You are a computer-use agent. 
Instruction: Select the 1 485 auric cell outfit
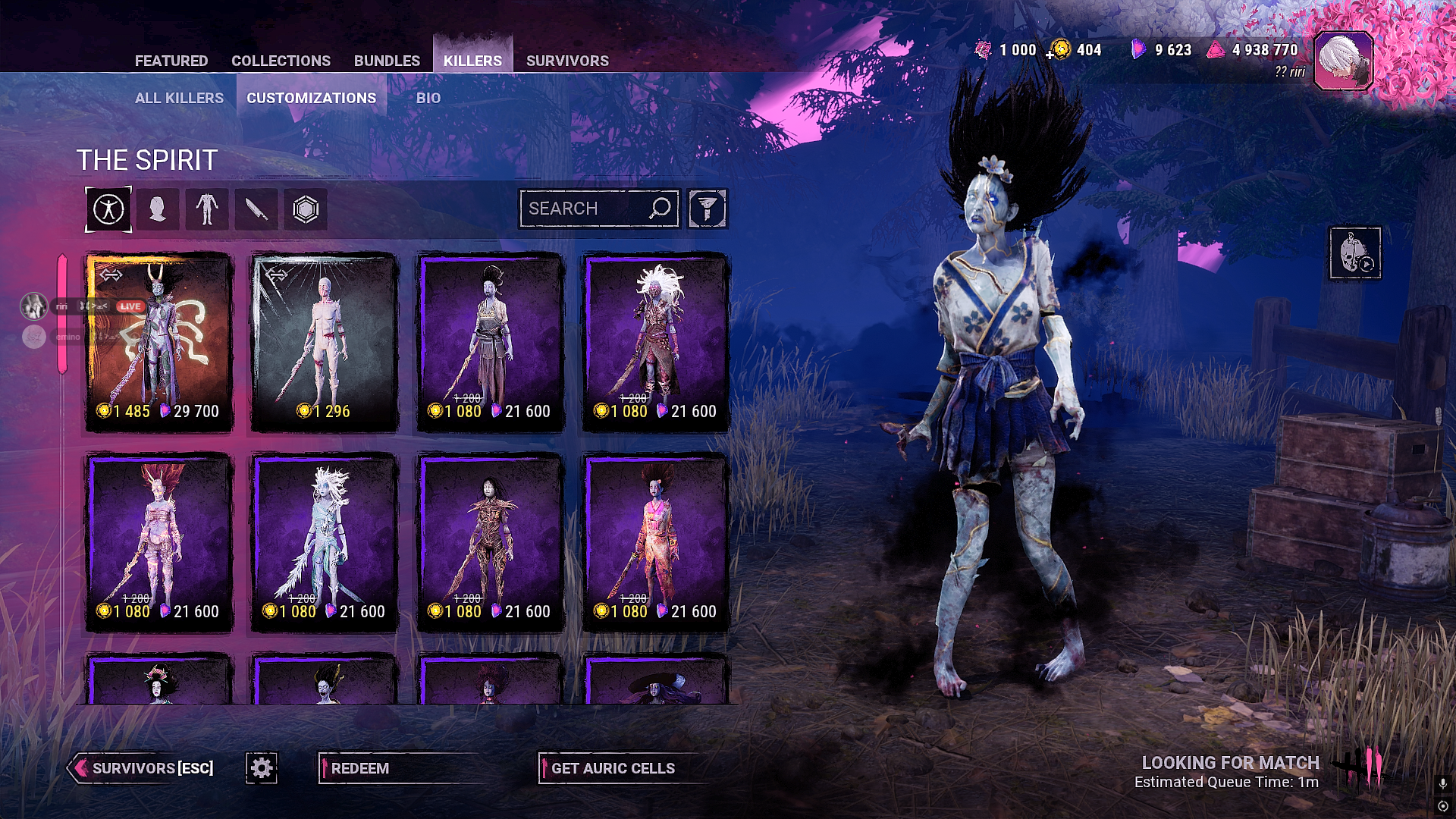[158, 342]
